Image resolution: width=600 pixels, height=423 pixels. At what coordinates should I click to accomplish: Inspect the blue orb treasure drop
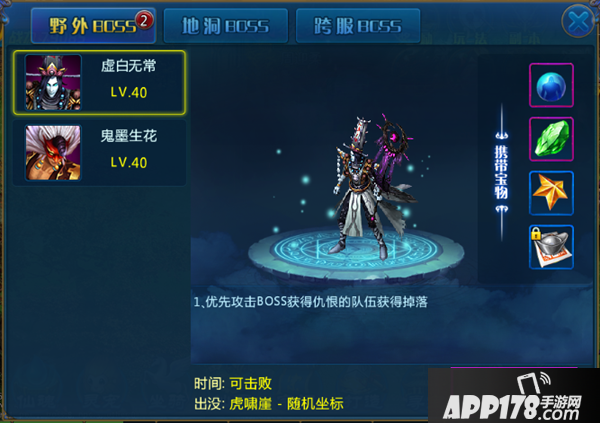pyautogui.click(x=550, y=85)
